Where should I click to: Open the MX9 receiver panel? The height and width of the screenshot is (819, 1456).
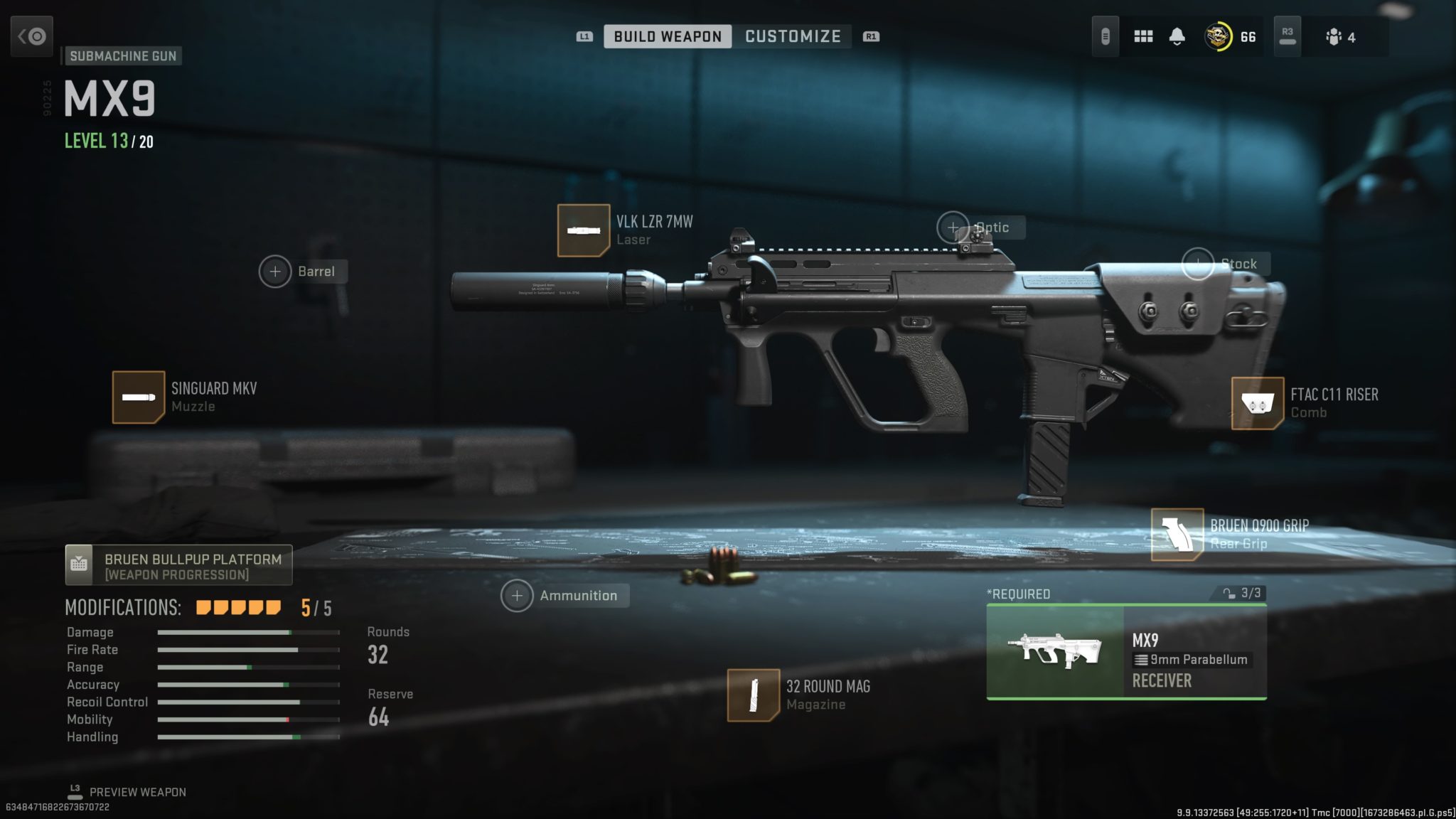click(1126, 652)
